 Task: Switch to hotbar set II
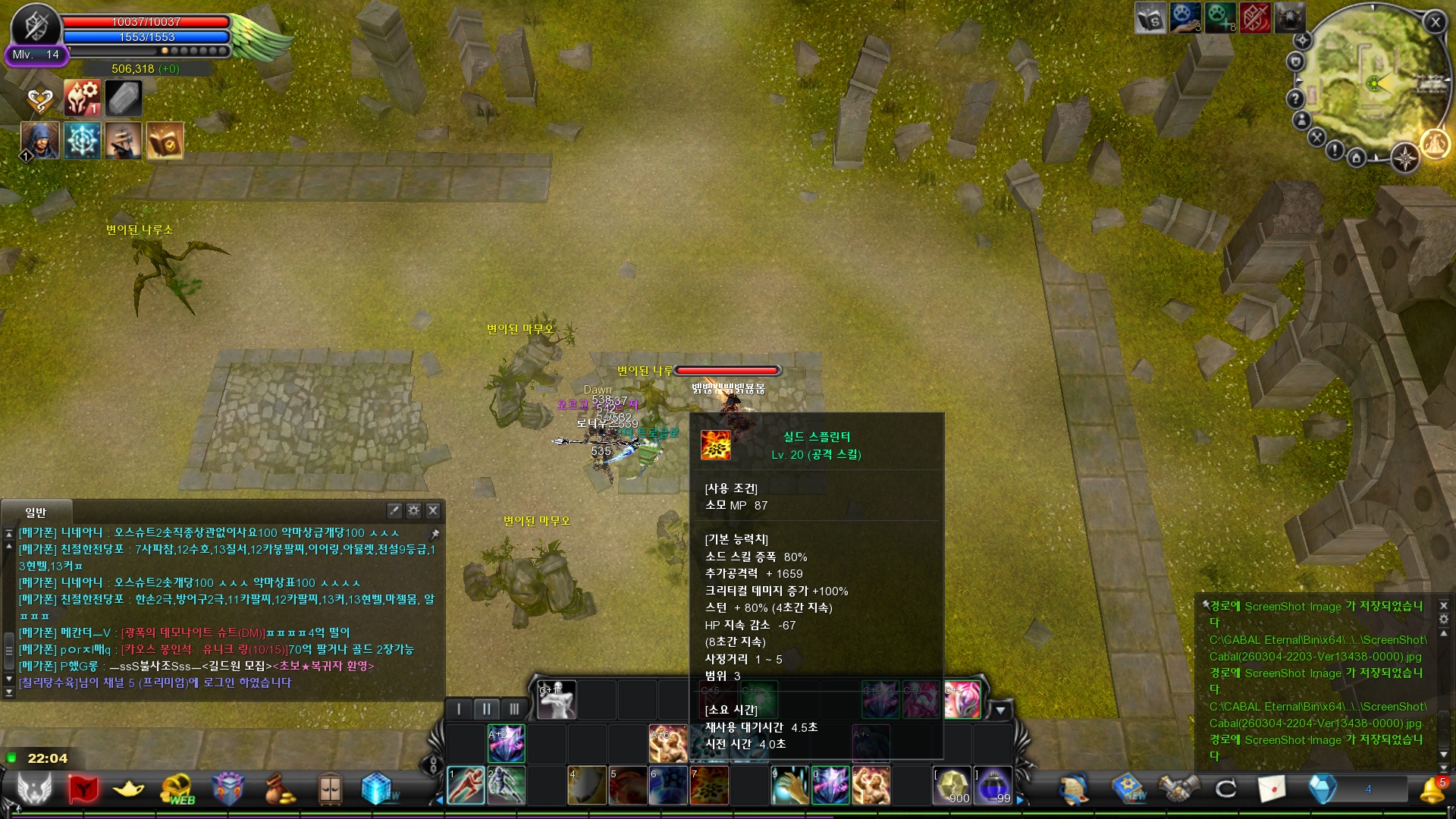(x=486, y=709)
